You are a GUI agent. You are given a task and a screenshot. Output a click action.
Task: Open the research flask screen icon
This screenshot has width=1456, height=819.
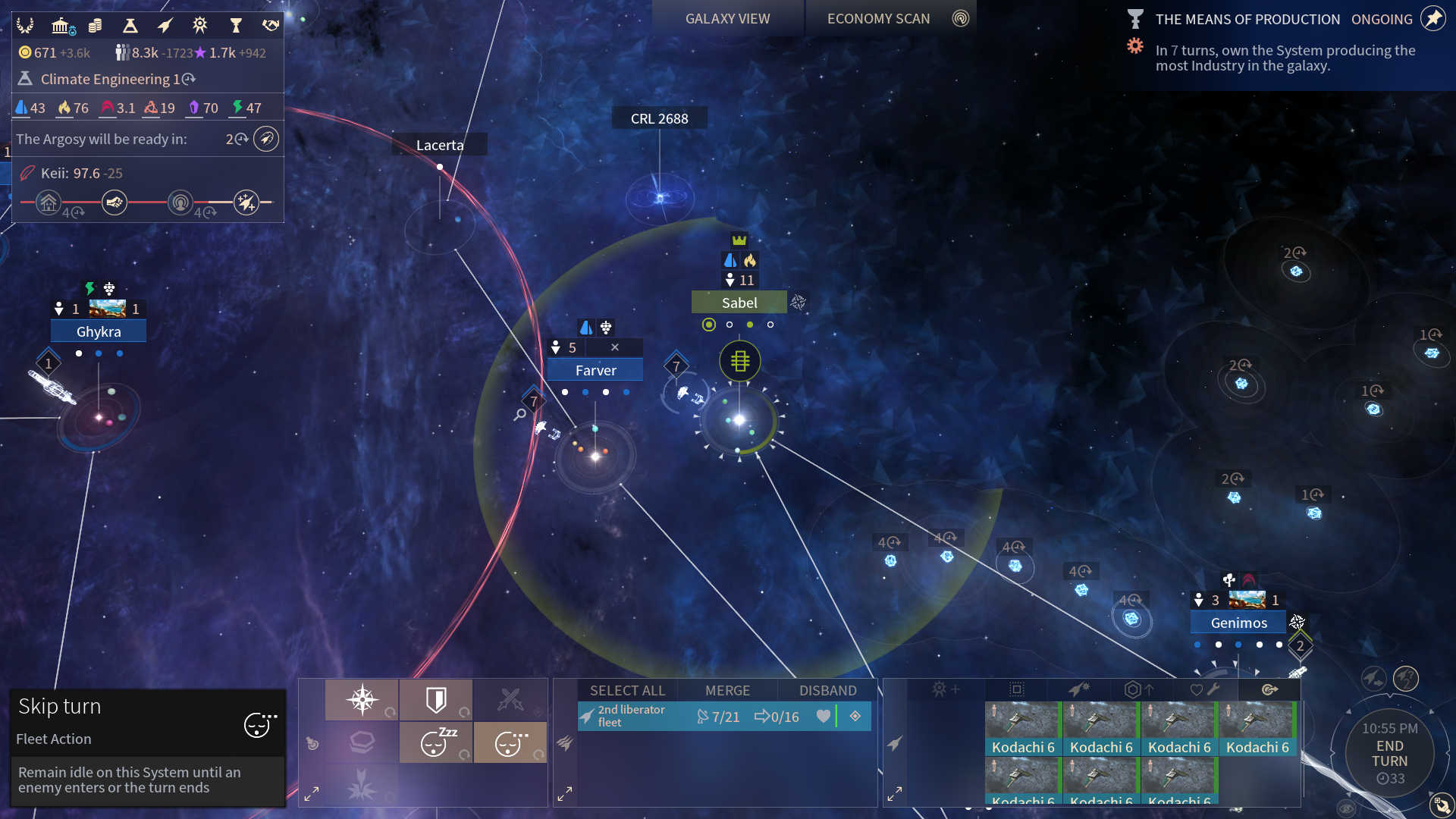pos(130,26)
